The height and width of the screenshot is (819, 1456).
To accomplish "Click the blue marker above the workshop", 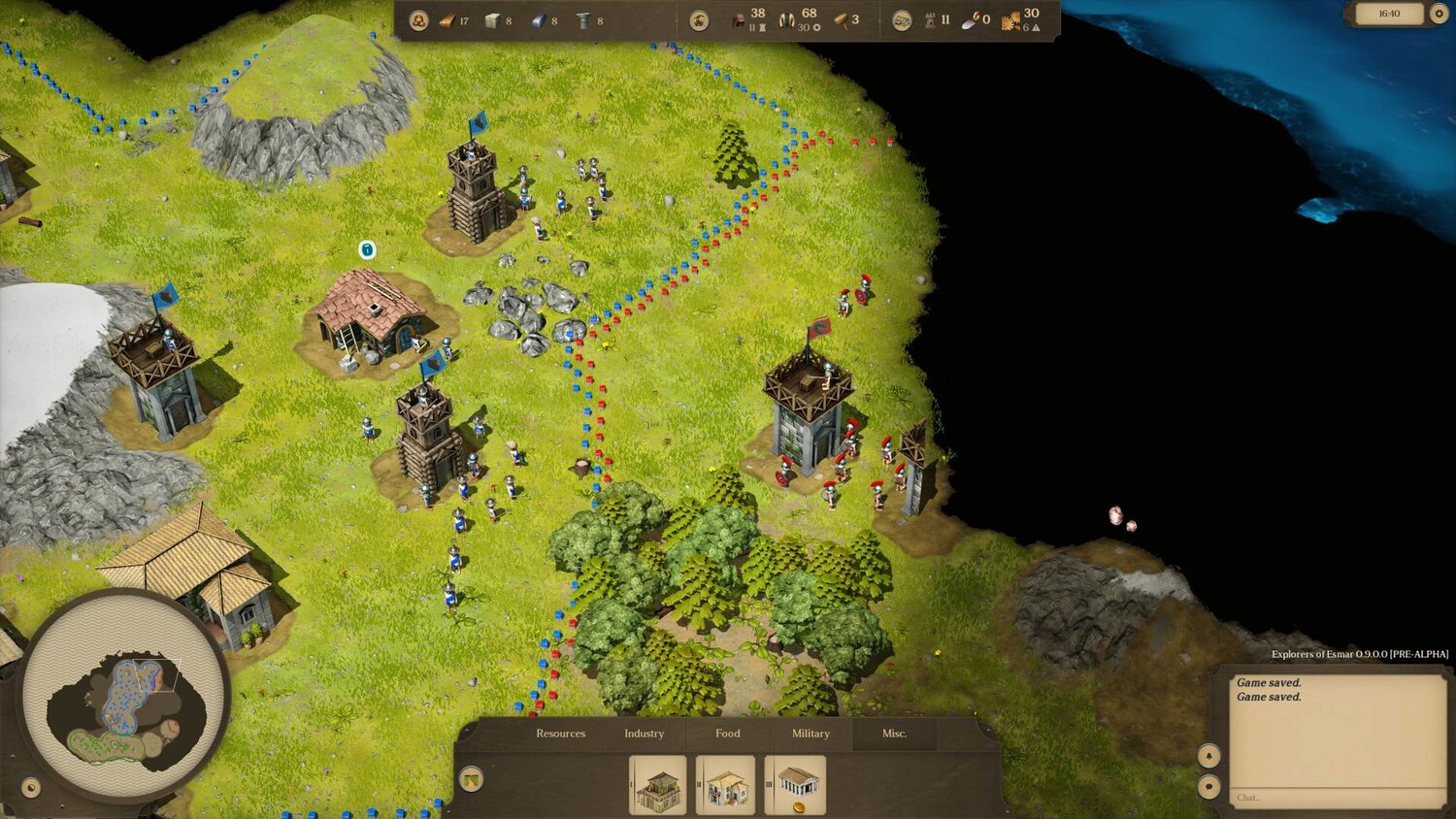I will (367, 250).
